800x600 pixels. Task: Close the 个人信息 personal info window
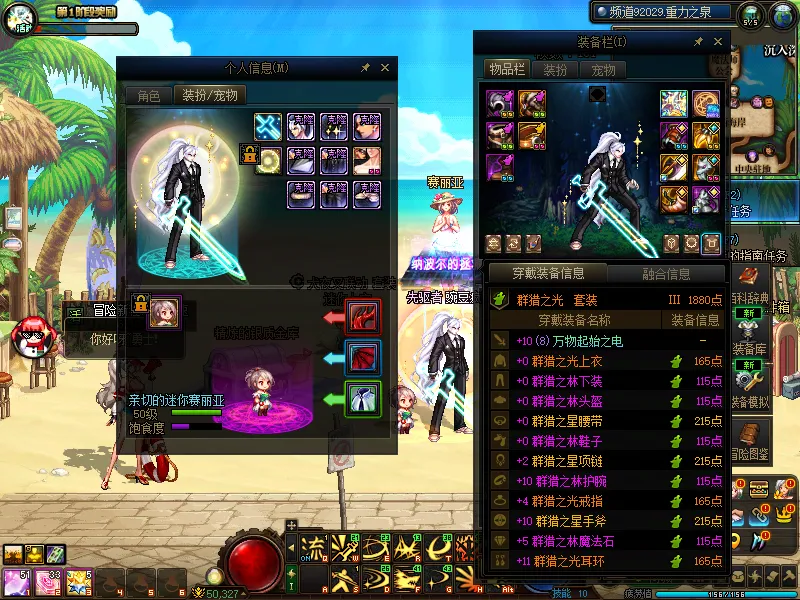point(386,68)
